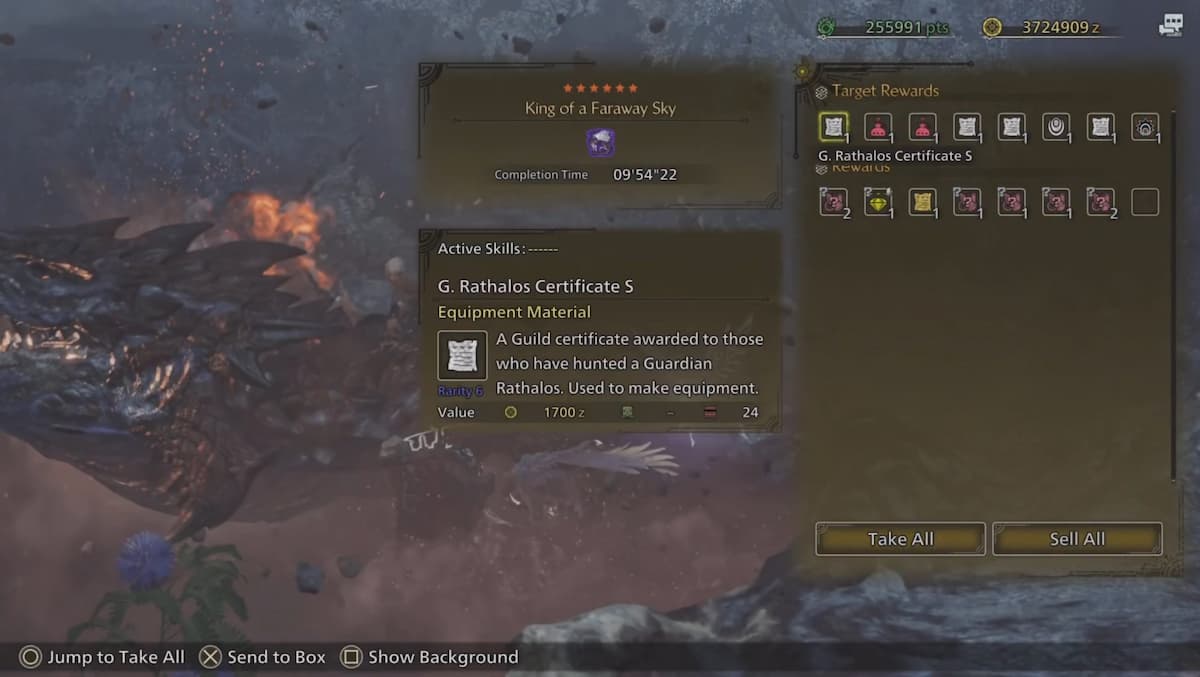Pick the dark gear-shaped target reward
The height and width of the screenshot is (677, 1200).
pyautogui.click(x=1145, y=127)
